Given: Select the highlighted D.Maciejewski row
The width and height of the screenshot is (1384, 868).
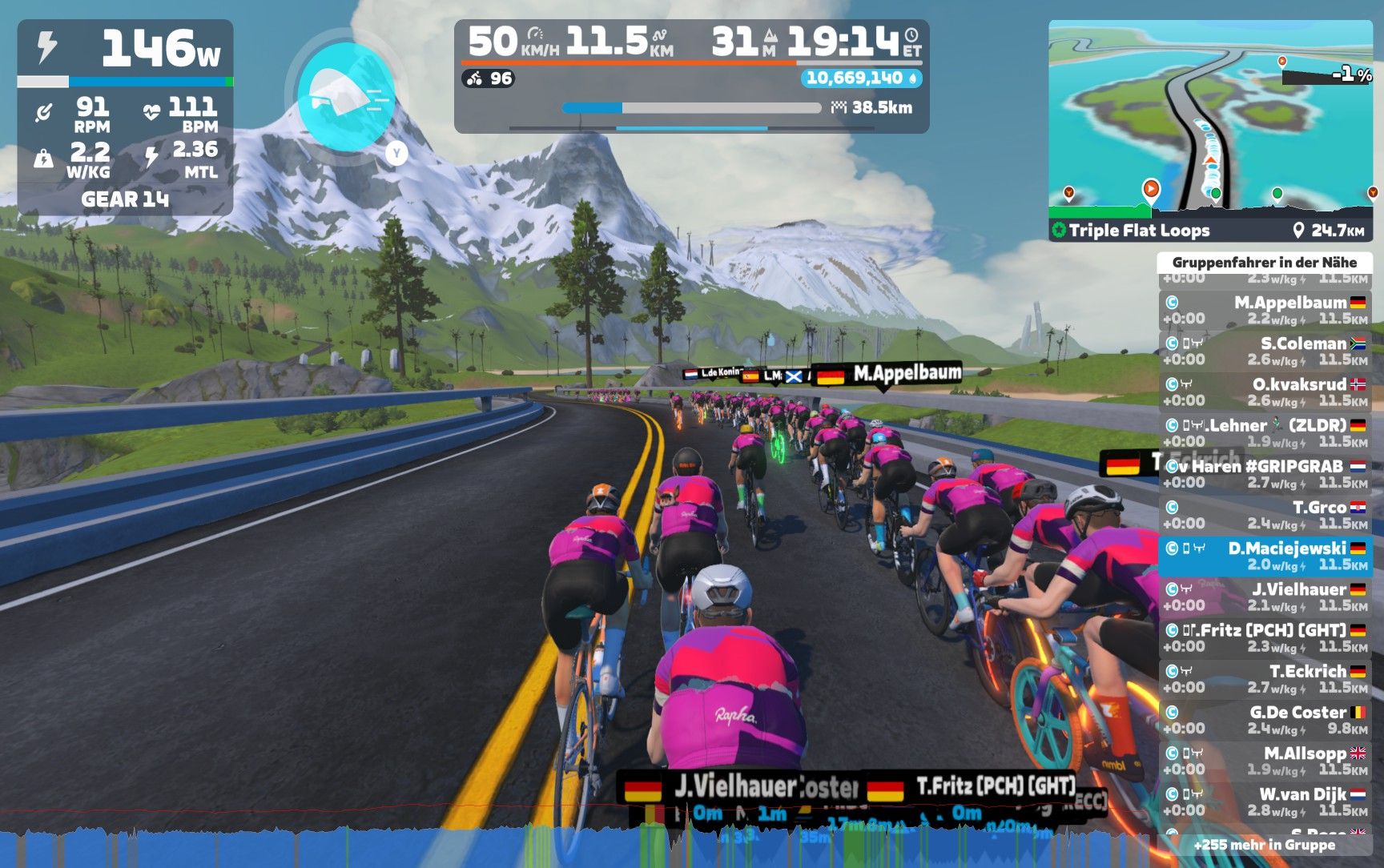Looking at the screenshot, I should pyautogui.click(x=1265, y=556).
